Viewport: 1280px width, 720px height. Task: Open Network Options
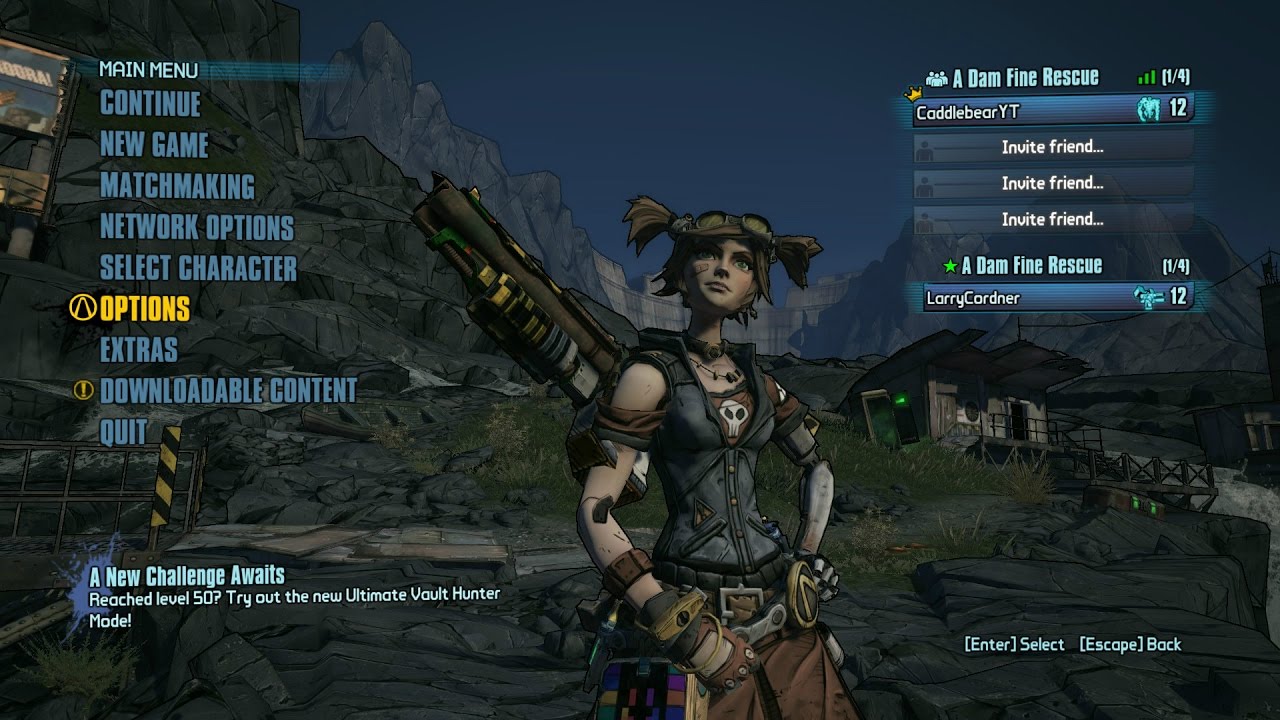tap(197, 228)
